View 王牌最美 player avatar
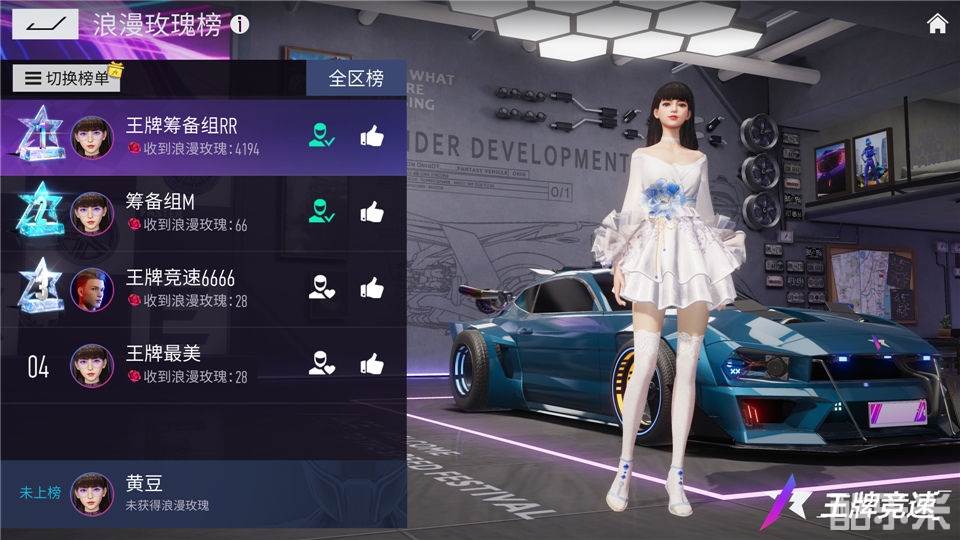Screen dimensions: 960x540 91,365
